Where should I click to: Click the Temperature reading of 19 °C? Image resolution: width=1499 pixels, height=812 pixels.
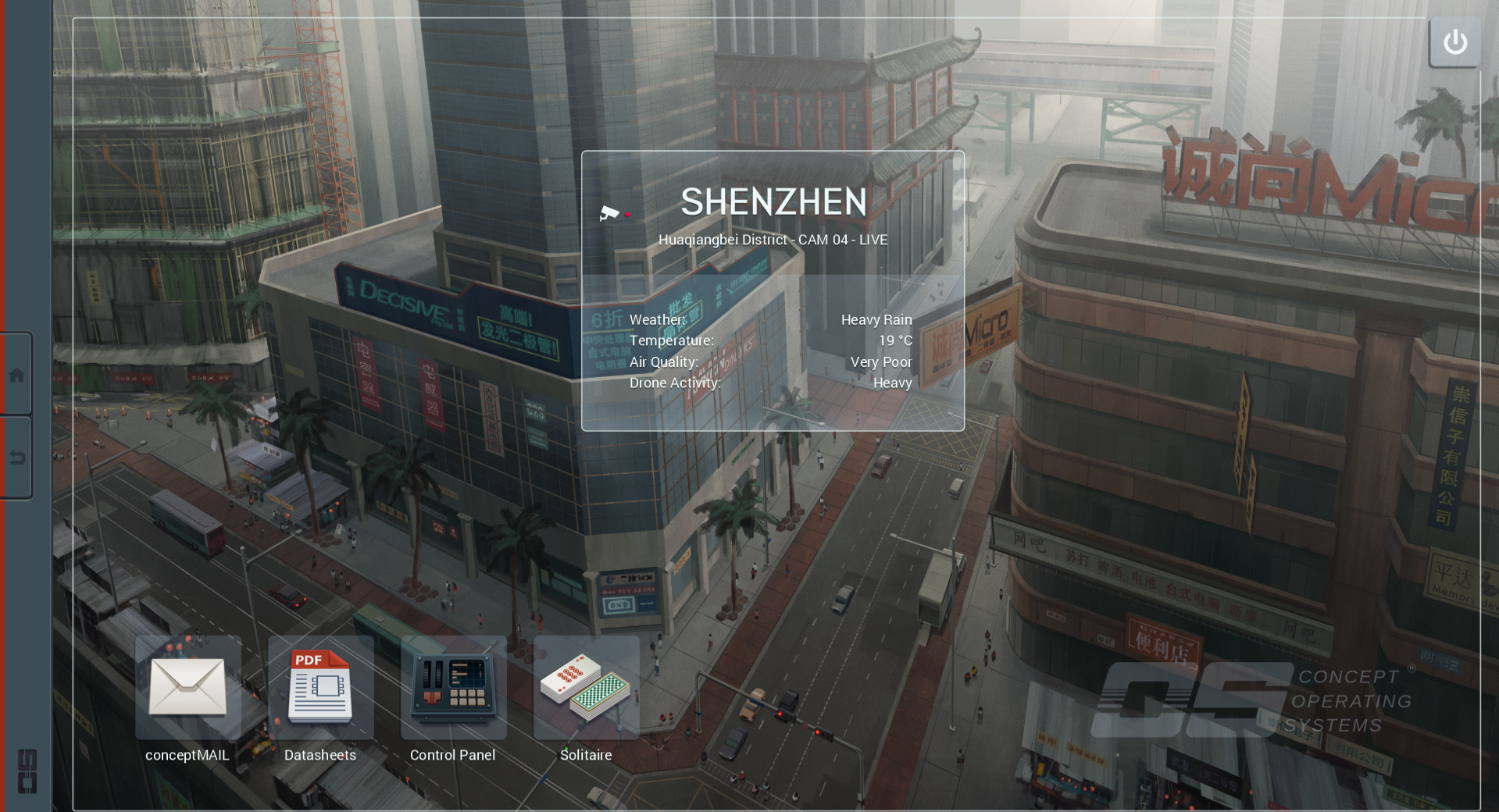point(896,340)
